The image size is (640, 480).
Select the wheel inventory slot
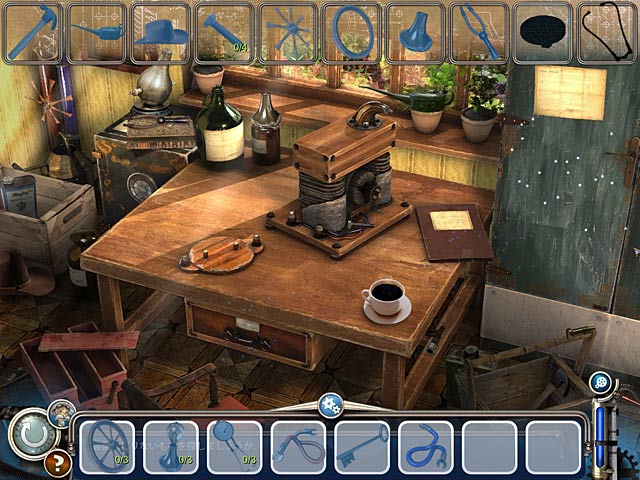tap(107, 446)
